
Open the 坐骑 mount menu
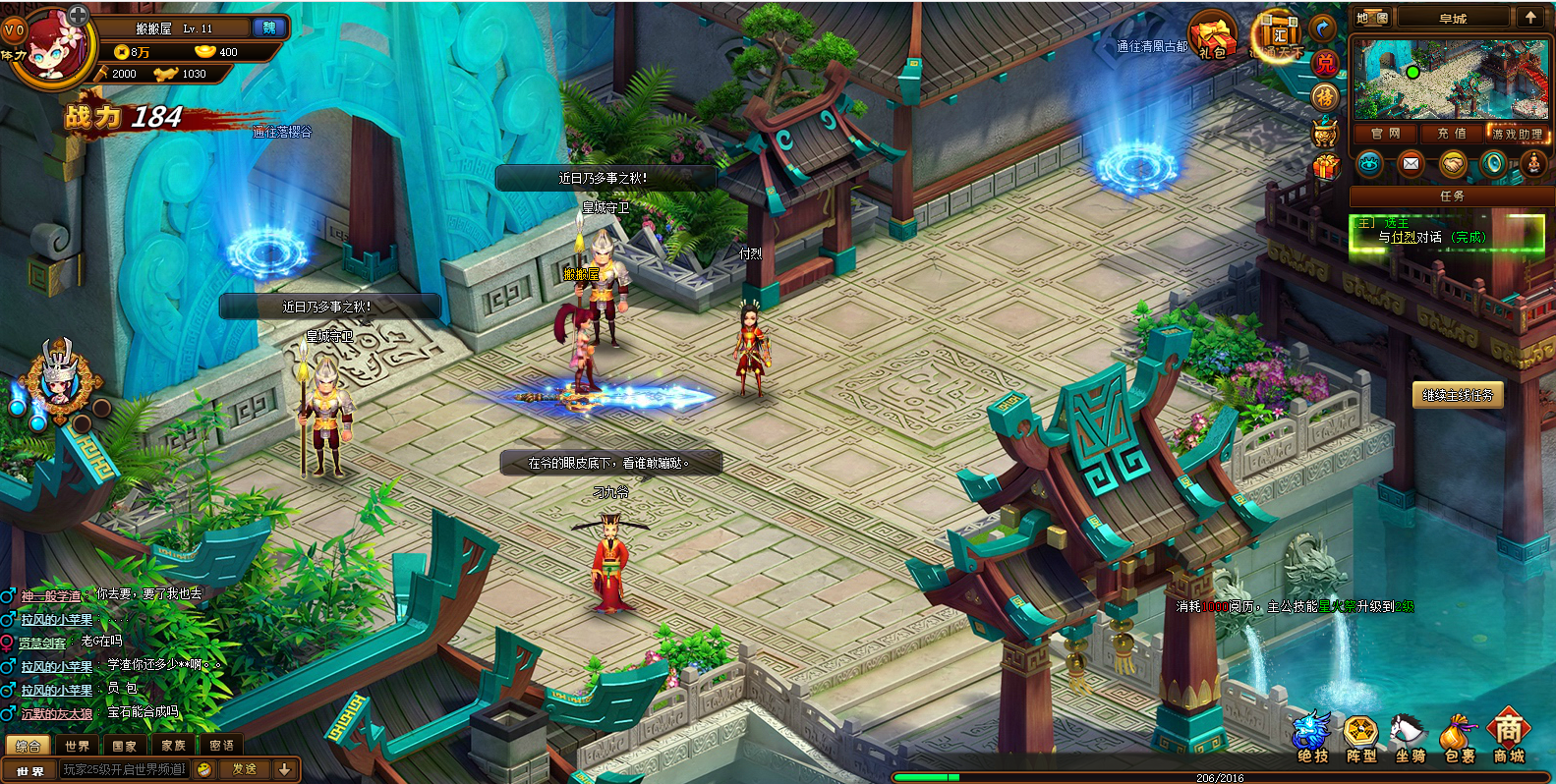click(1411, 739)
